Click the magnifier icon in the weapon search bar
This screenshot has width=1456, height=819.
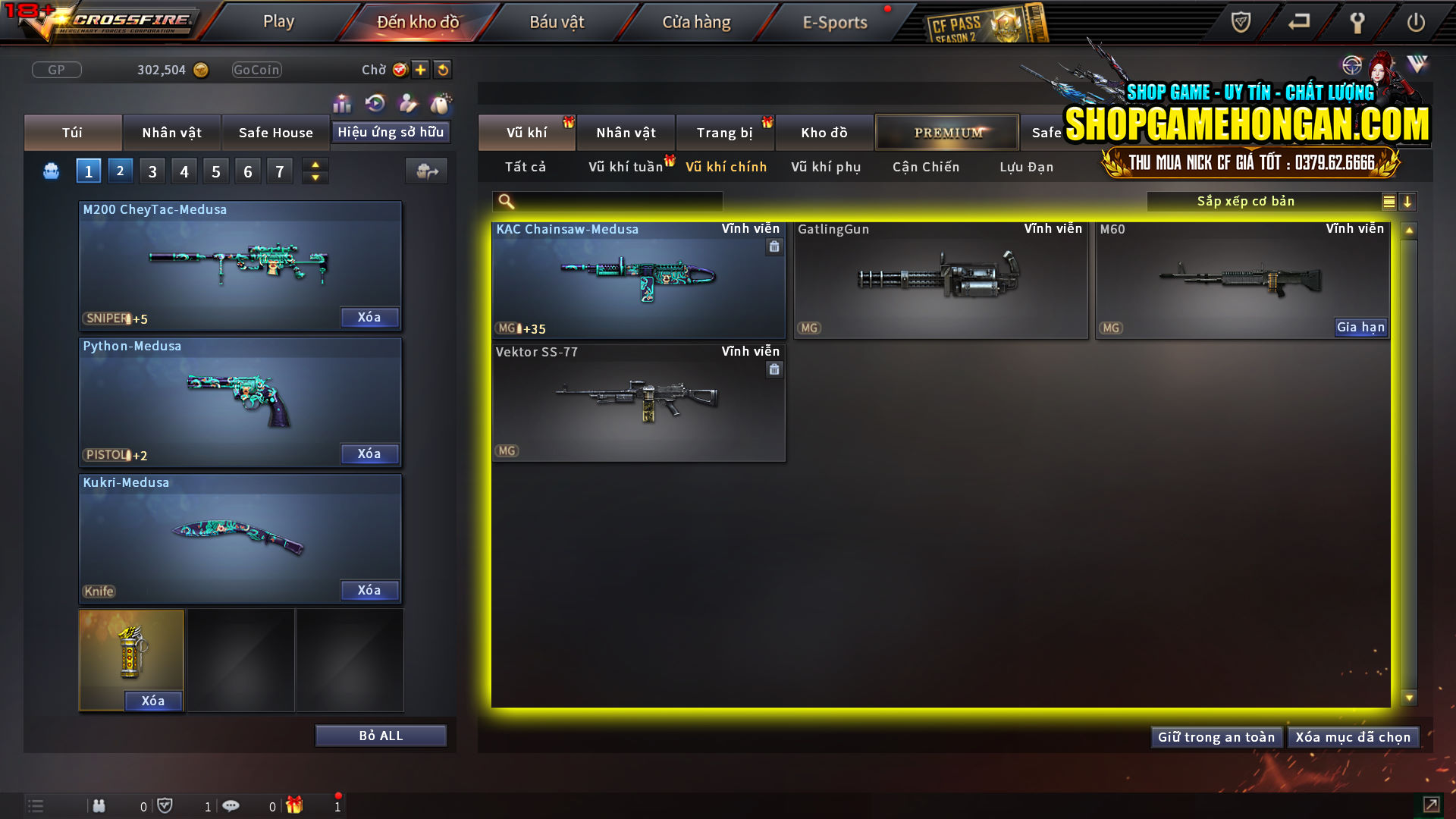(x=505, y=201)
